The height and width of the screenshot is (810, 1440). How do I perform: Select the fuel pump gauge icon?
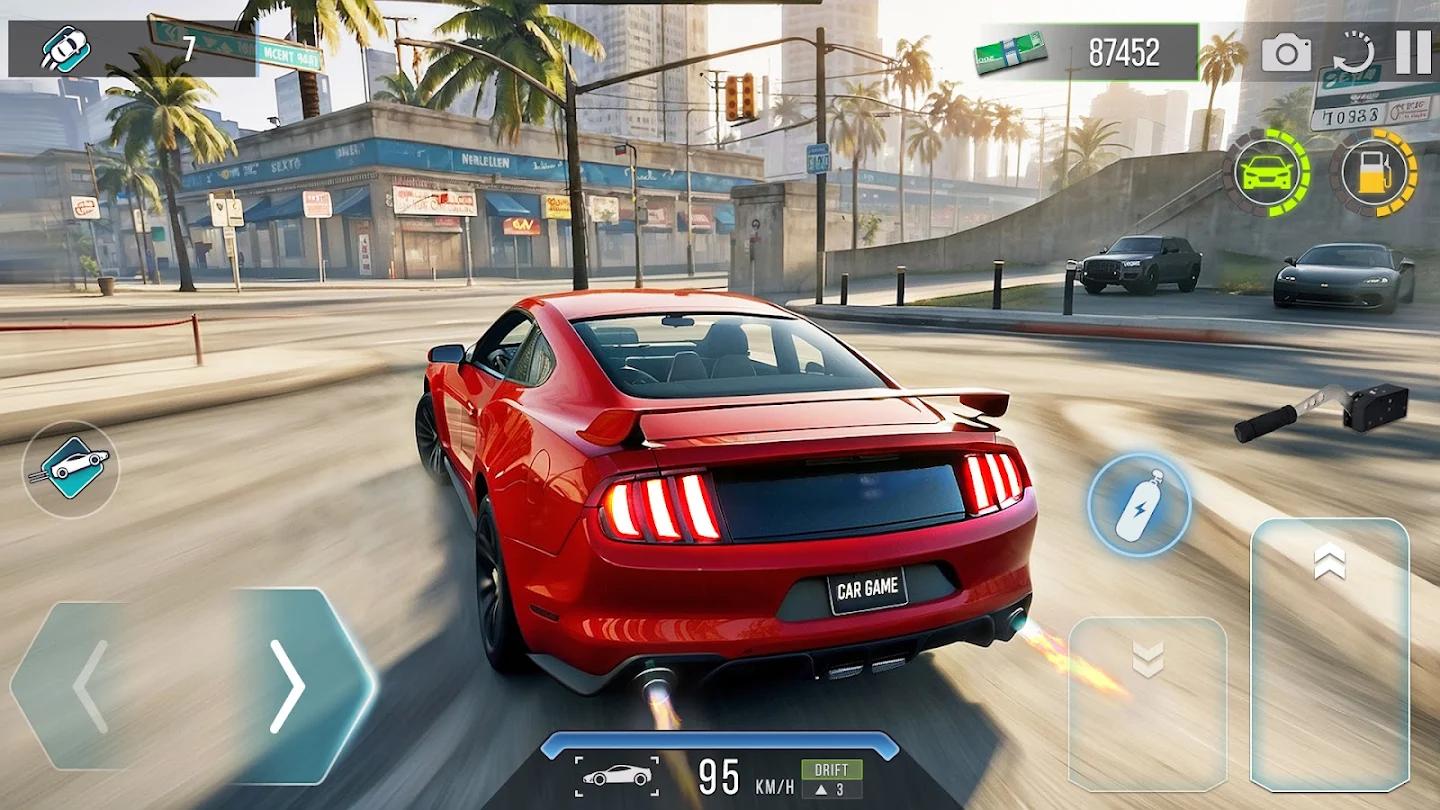point(1373,172)
